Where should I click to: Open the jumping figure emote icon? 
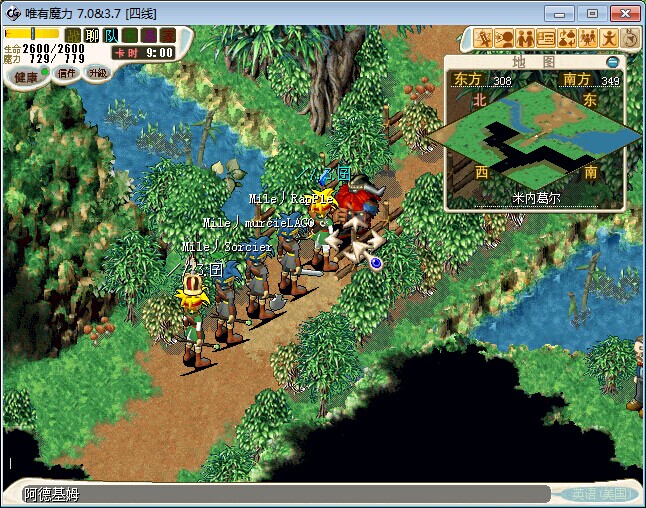click(x=609, y=38)
